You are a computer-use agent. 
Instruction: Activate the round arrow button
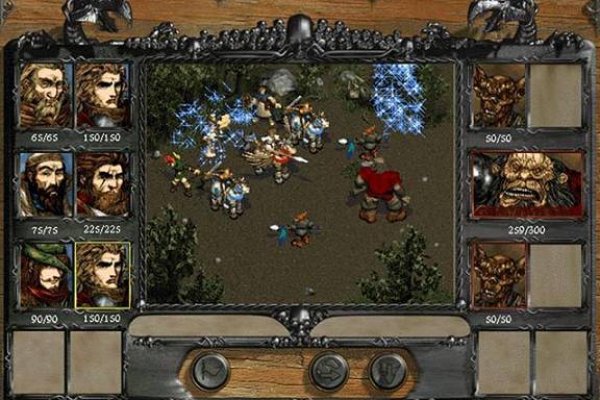click(x=329, y=371)
